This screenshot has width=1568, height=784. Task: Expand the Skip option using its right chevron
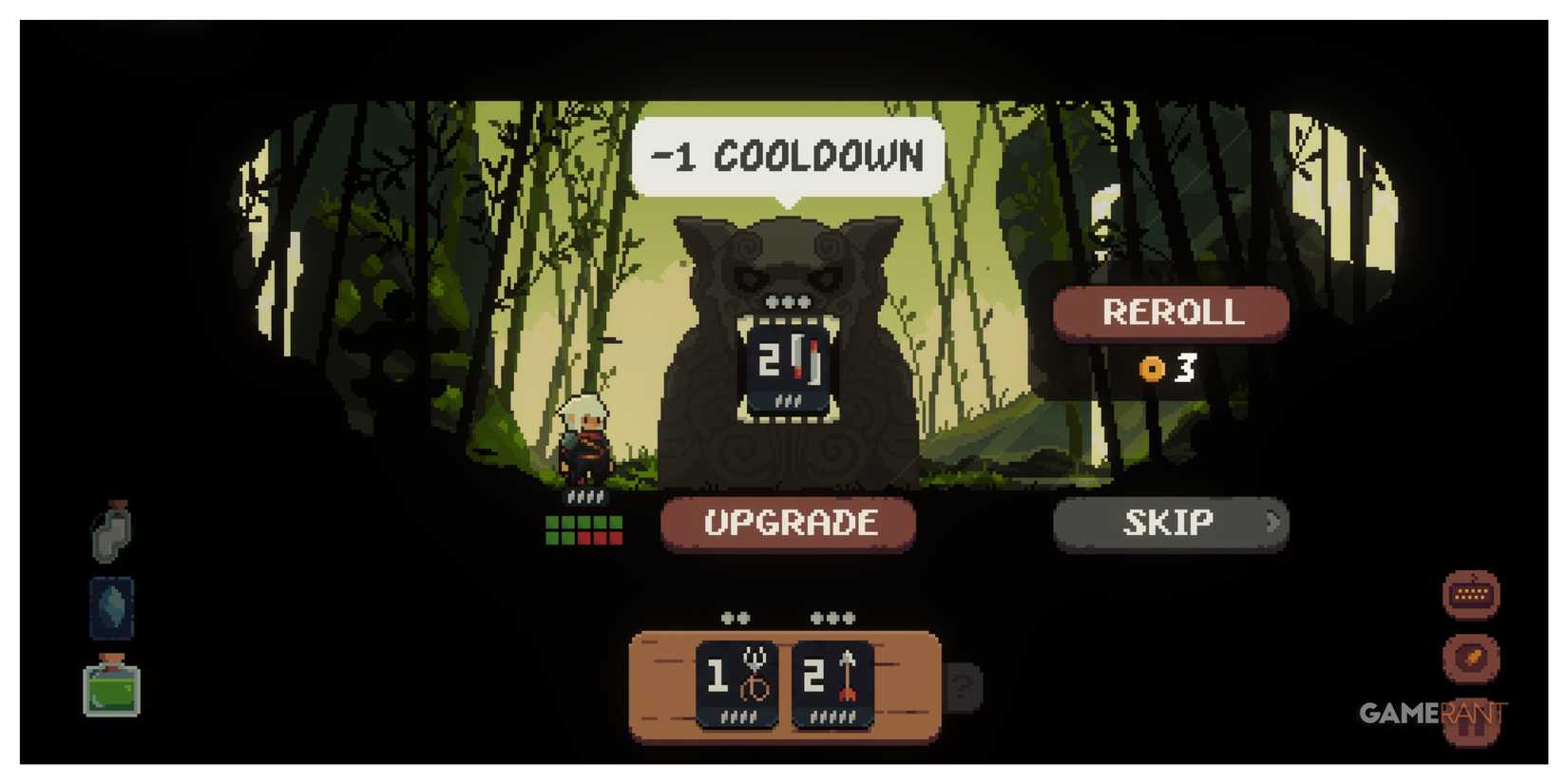click(1273, 522)
